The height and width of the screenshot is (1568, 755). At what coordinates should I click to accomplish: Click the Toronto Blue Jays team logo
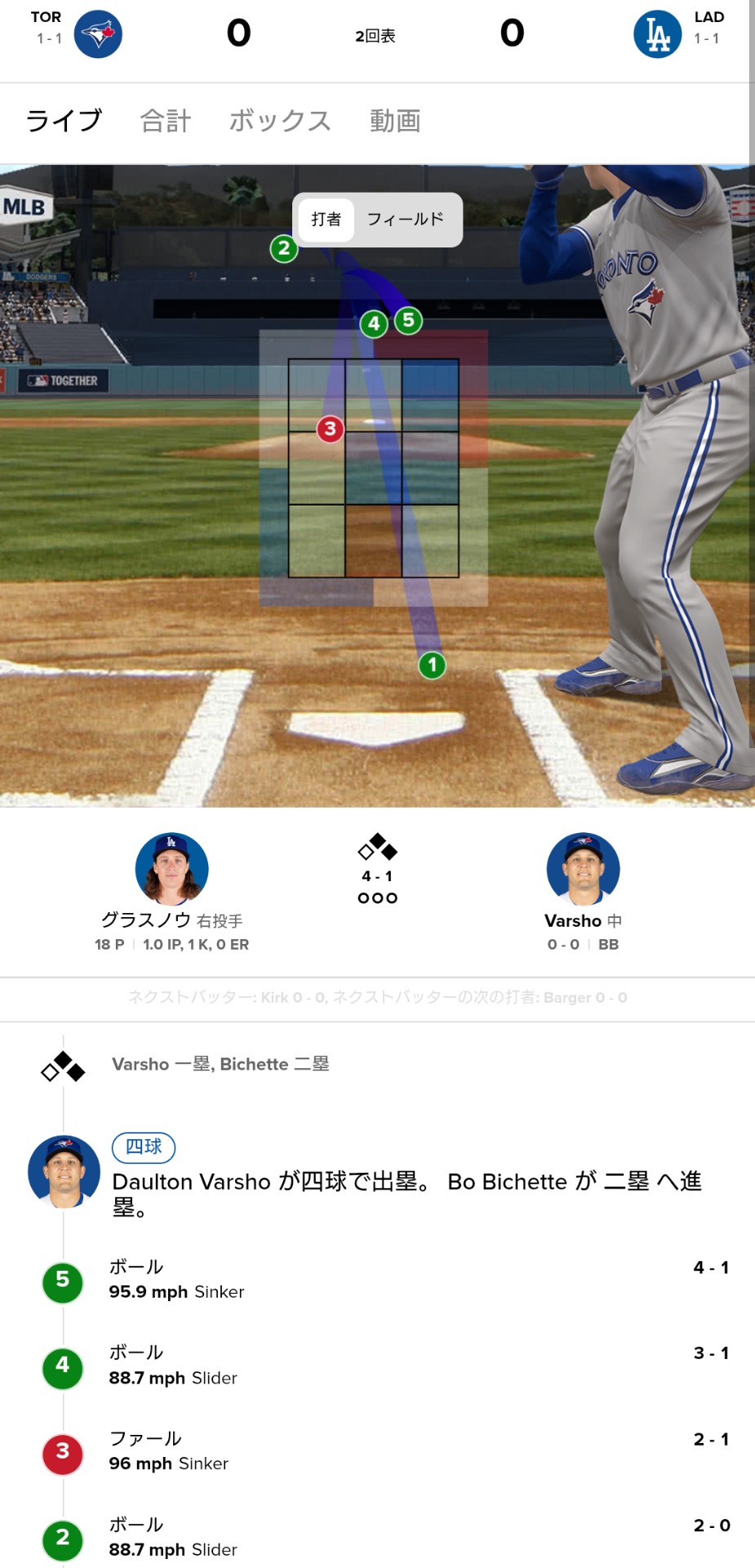98,34
